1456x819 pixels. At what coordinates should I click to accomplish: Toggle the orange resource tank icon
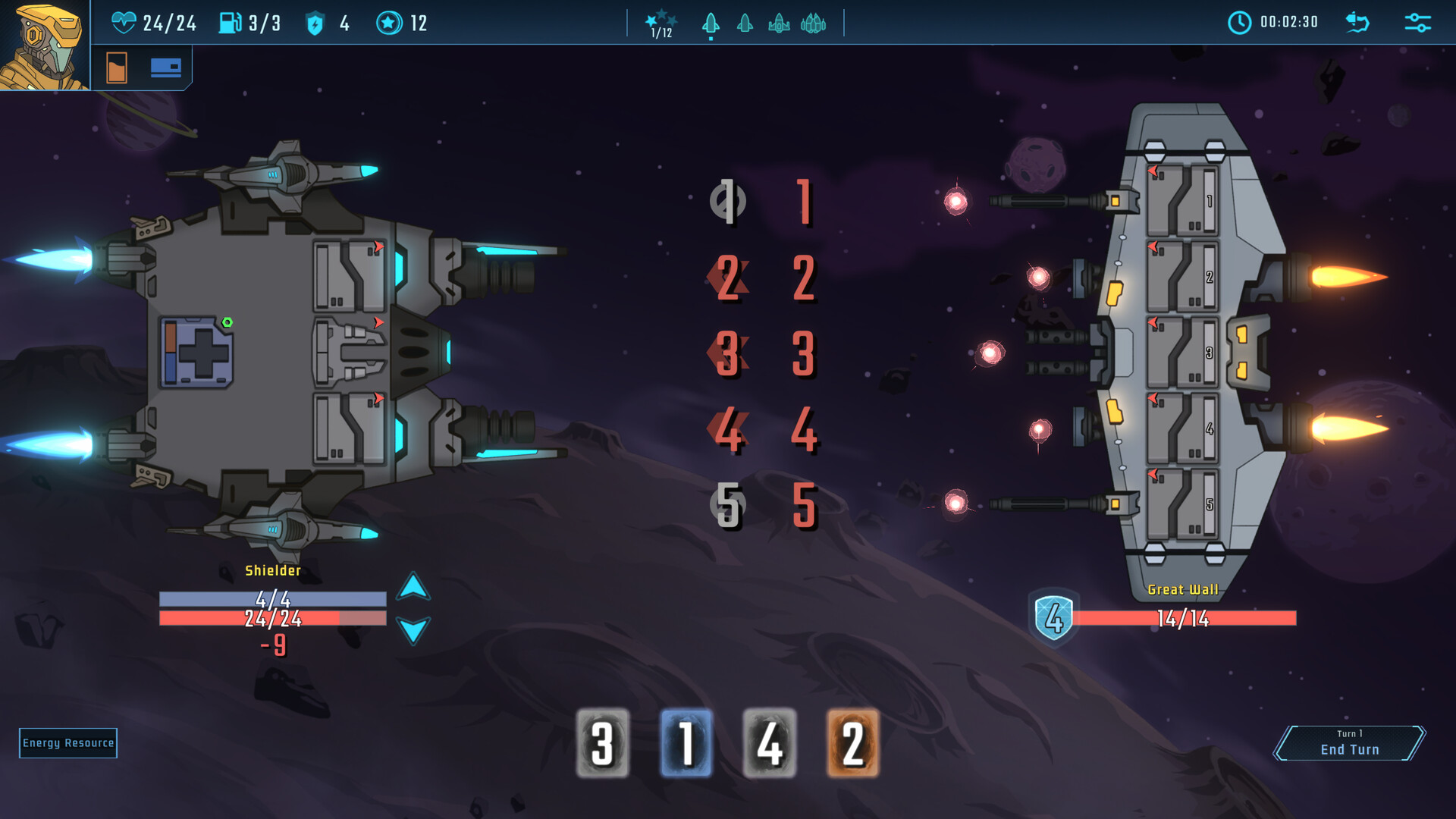pos(118,67)
